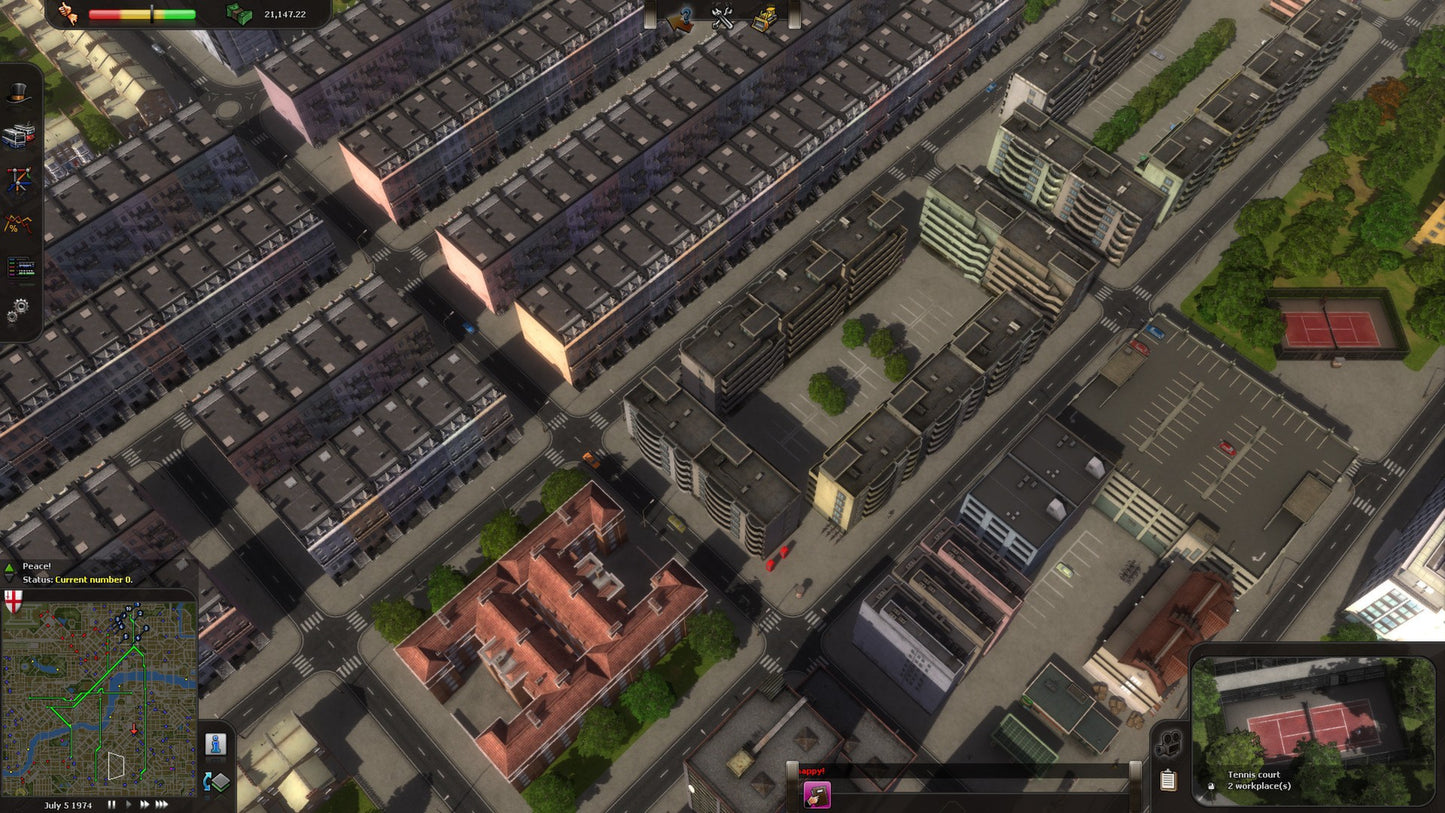Enable fastest game speed
The width and height of the screenshot is (1445, 813).
point(160,804)
